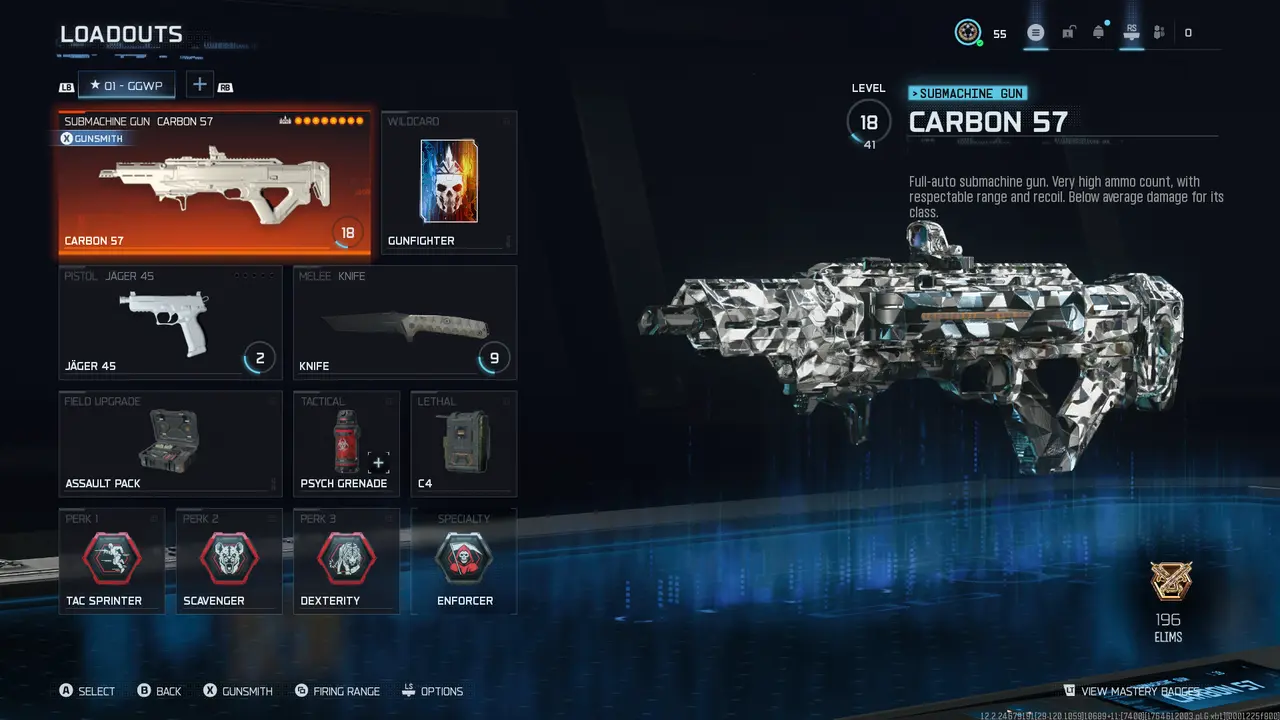Click the menu list icon in top bar
The width and height of the screenshot is (1280, 720).
pos(1036,32)
